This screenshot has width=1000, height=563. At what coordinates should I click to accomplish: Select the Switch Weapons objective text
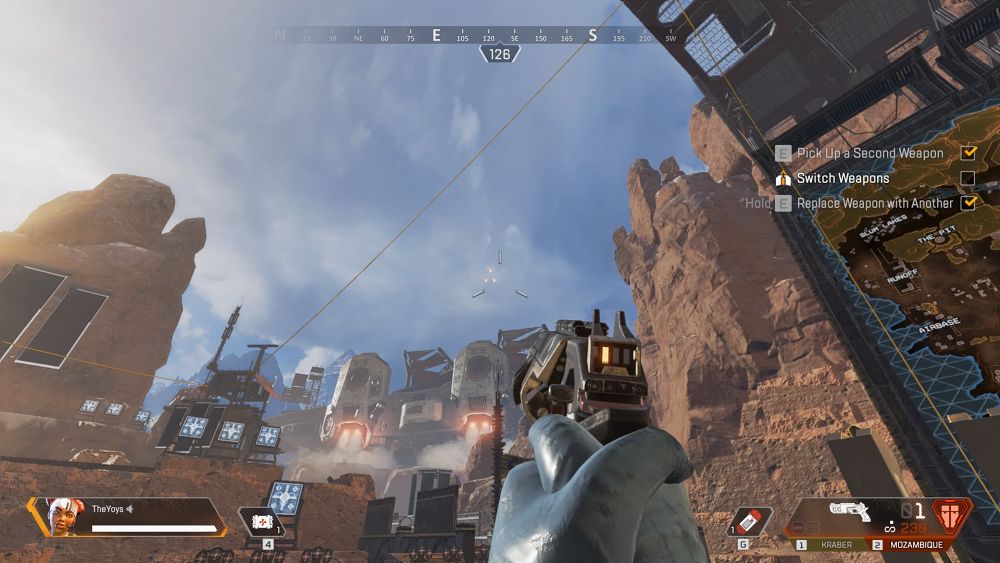842,178
